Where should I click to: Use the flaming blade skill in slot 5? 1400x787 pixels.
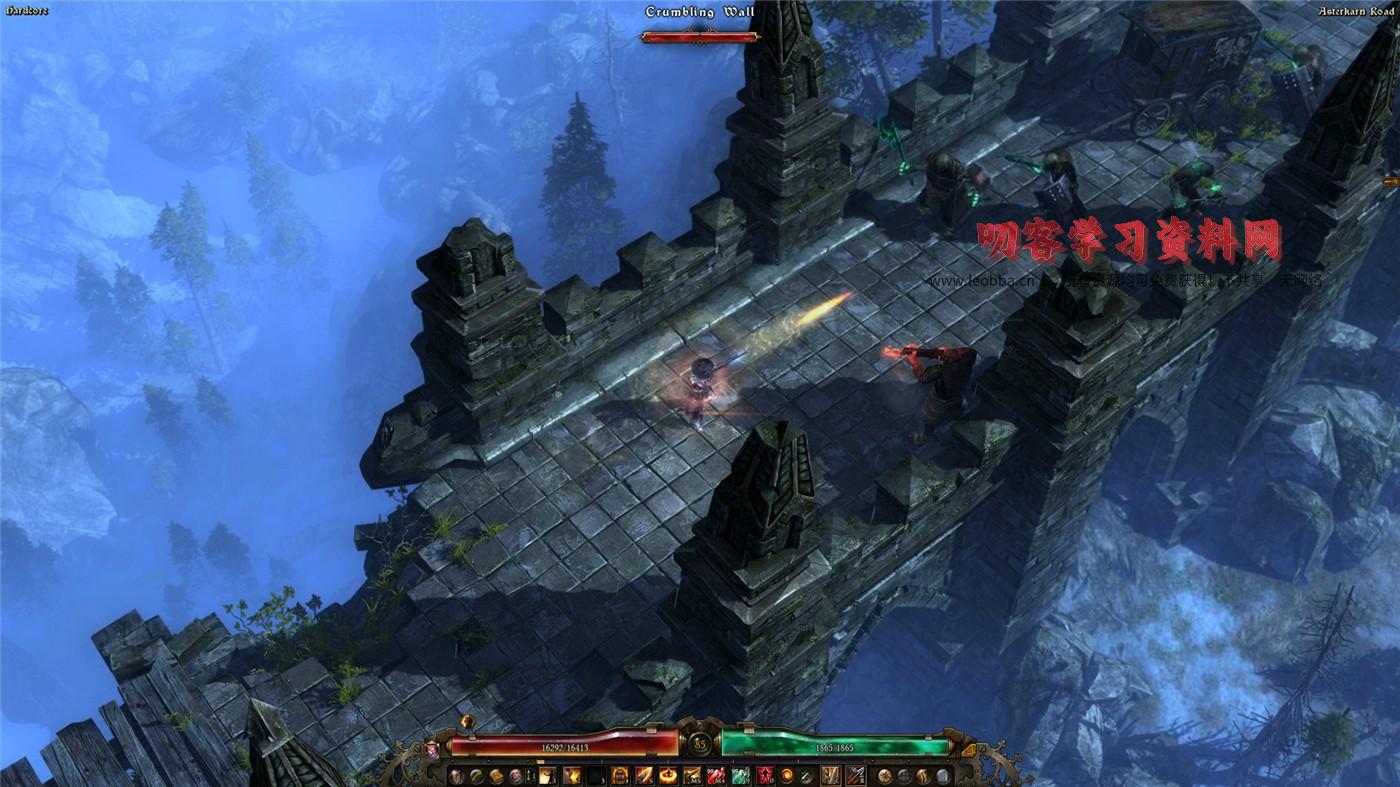(x=642, y=777)
